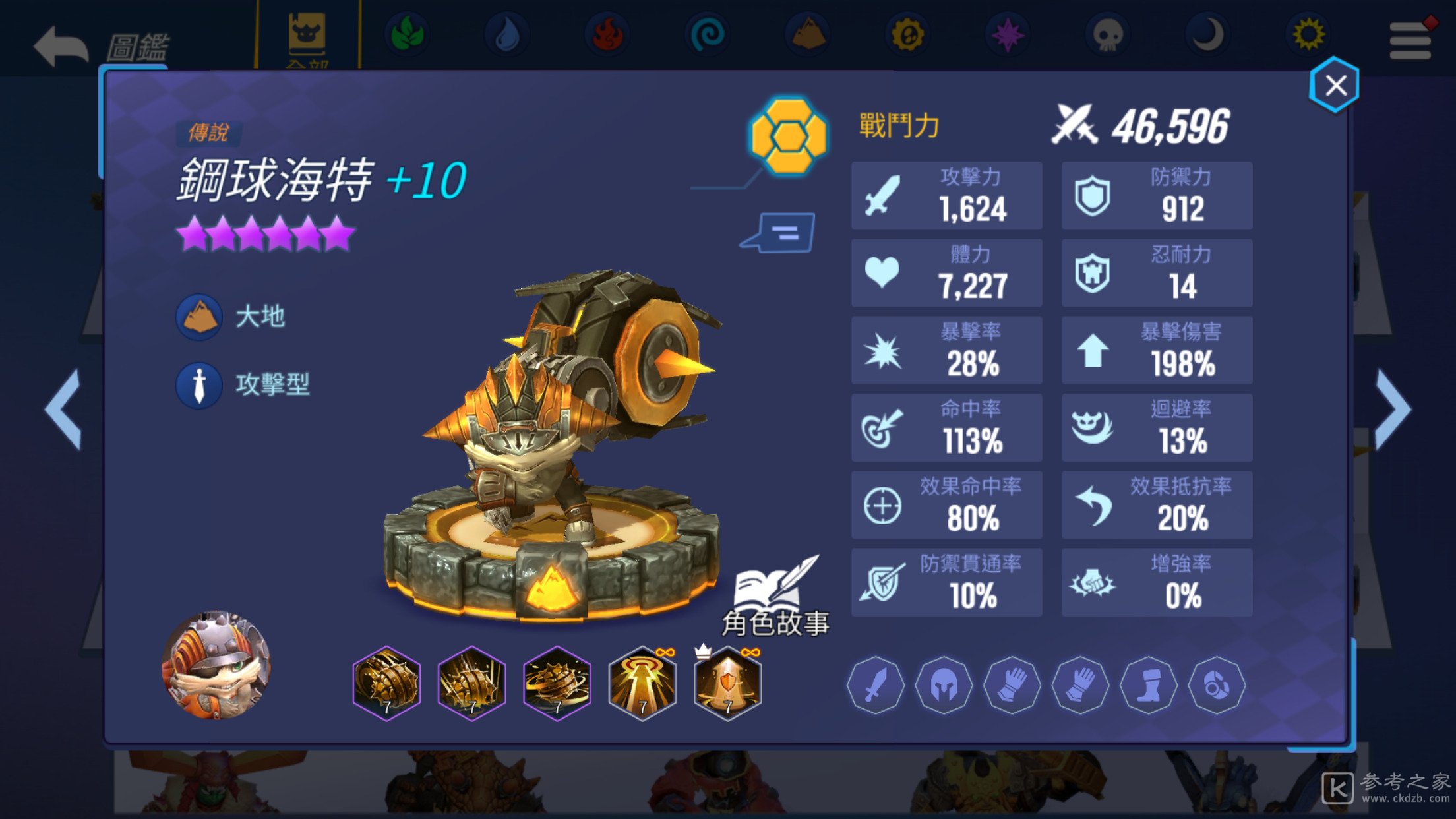This screenshot has height=819, width=1456.
Task: Switch to the crescent moon element tab
Action: coord(1207,34)
